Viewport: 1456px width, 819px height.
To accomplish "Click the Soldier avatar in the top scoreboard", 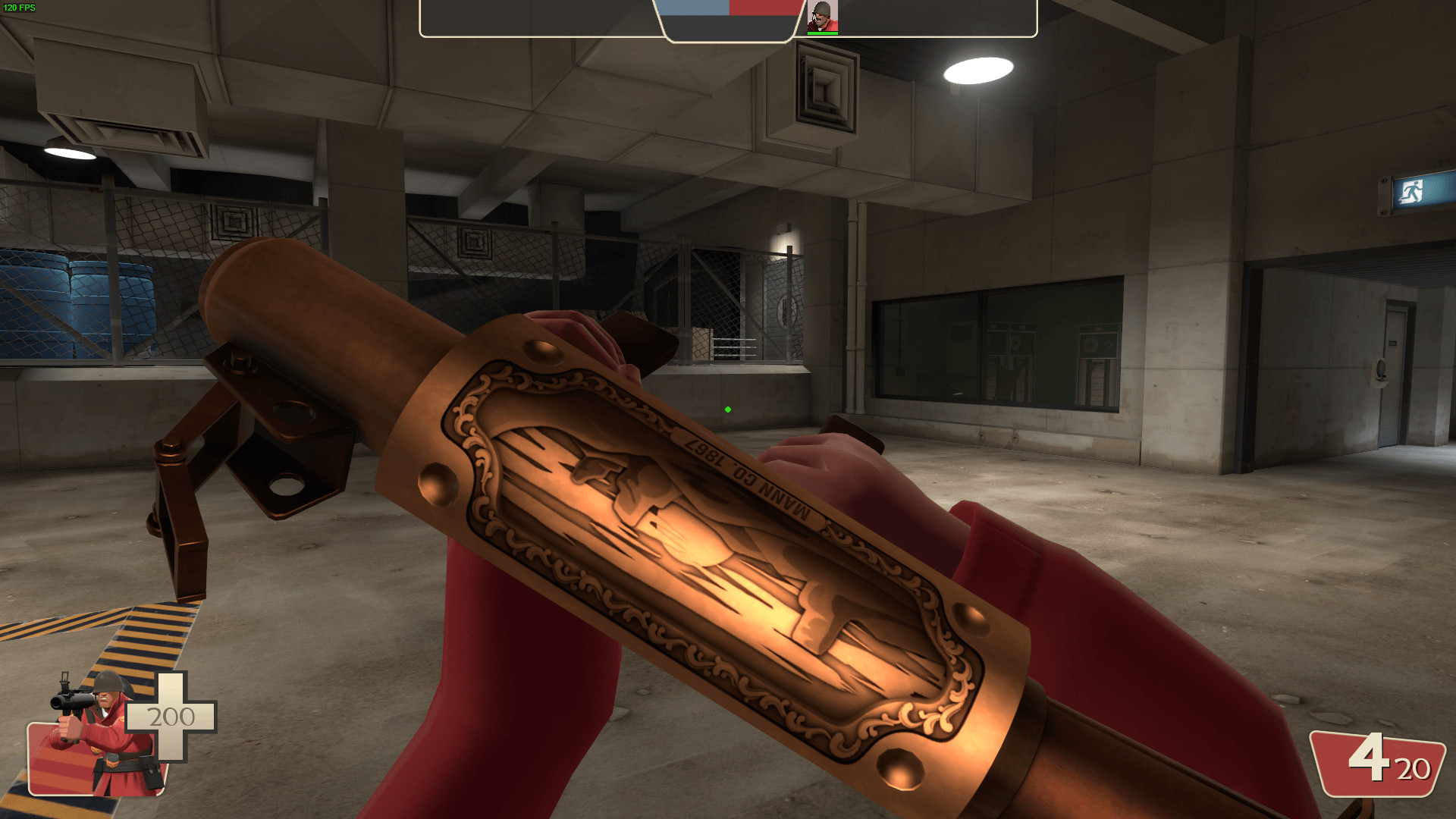I will point(821,17).
